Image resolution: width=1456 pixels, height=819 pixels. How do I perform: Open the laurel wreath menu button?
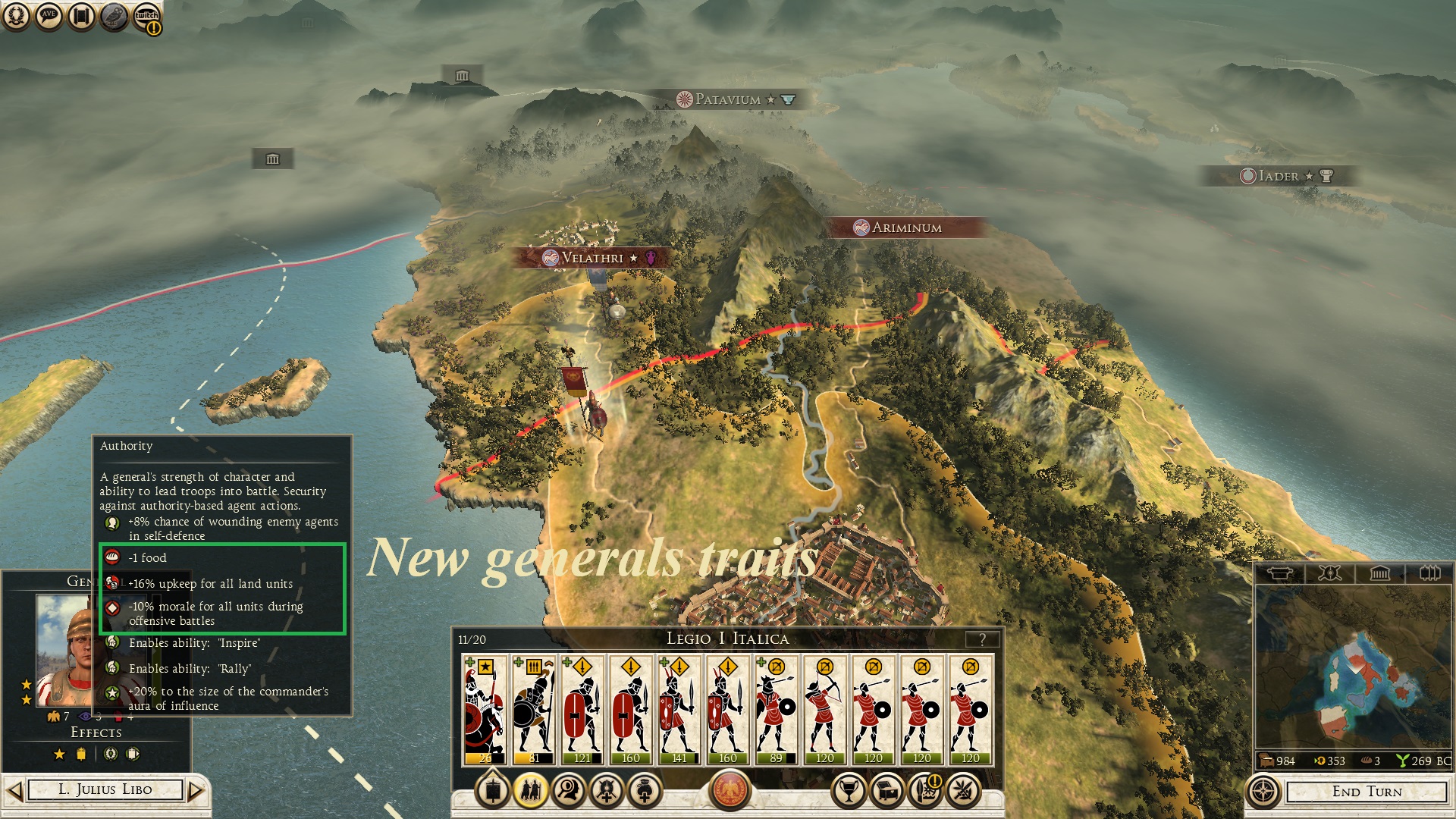click(x=16, y=16)
